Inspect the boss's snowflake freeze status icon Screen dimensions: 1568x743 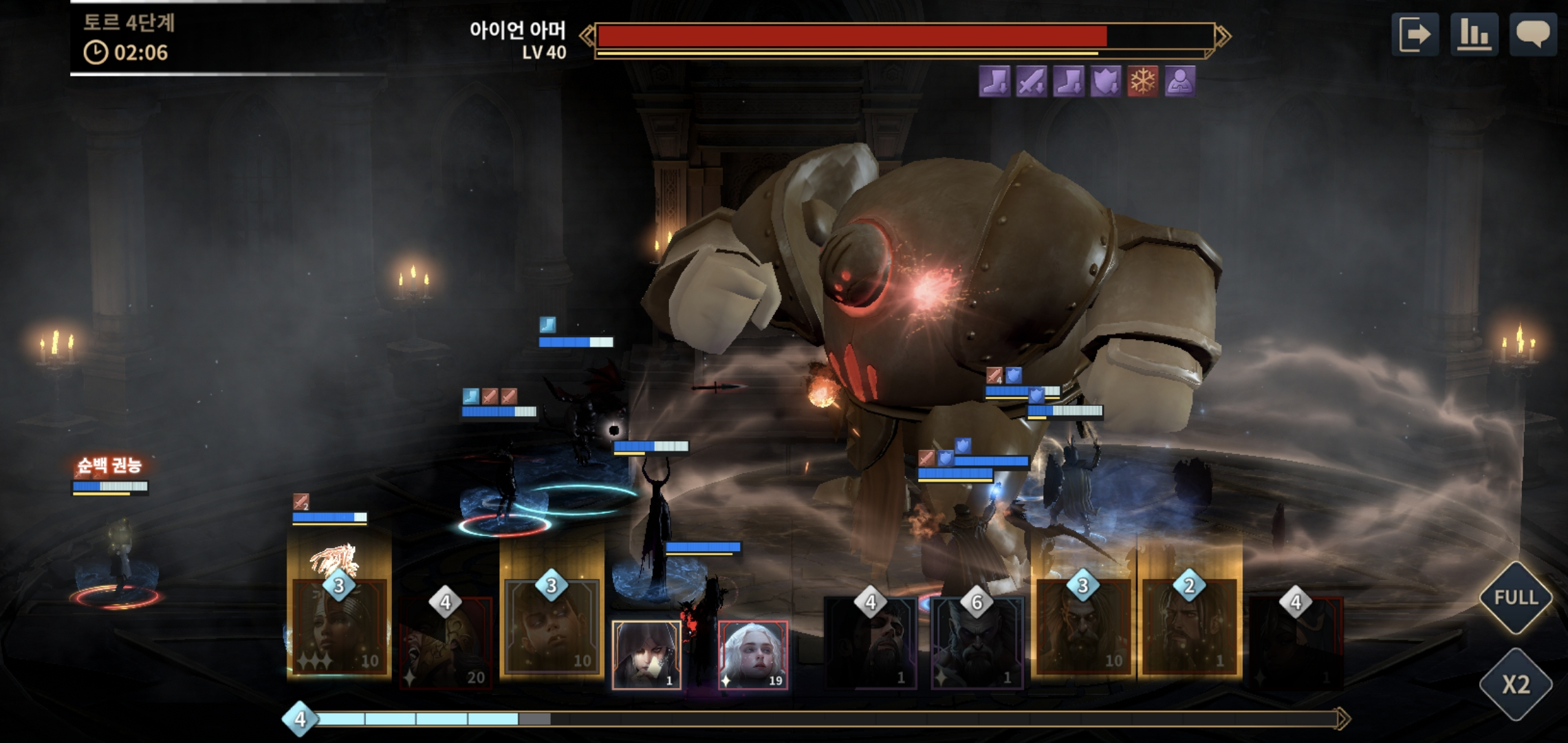1142,82
